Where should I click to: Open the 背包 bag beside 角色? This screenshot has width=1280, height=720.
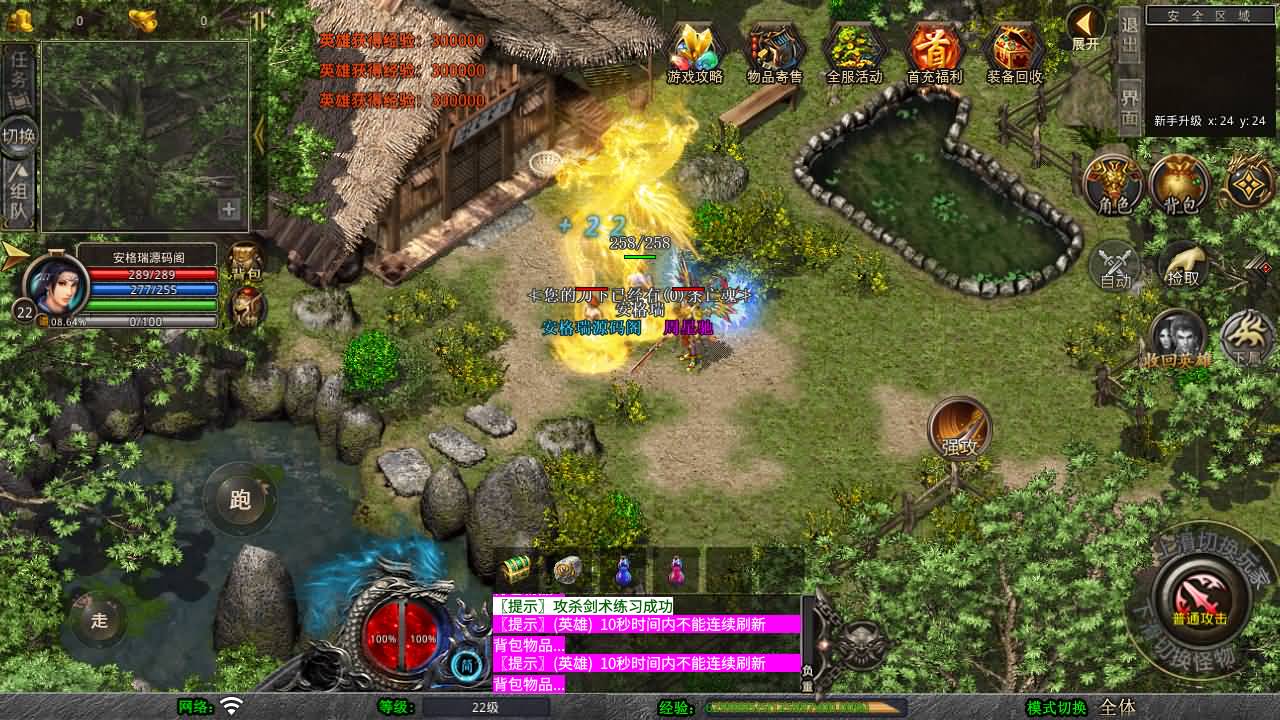click(x=1180, y=185)
